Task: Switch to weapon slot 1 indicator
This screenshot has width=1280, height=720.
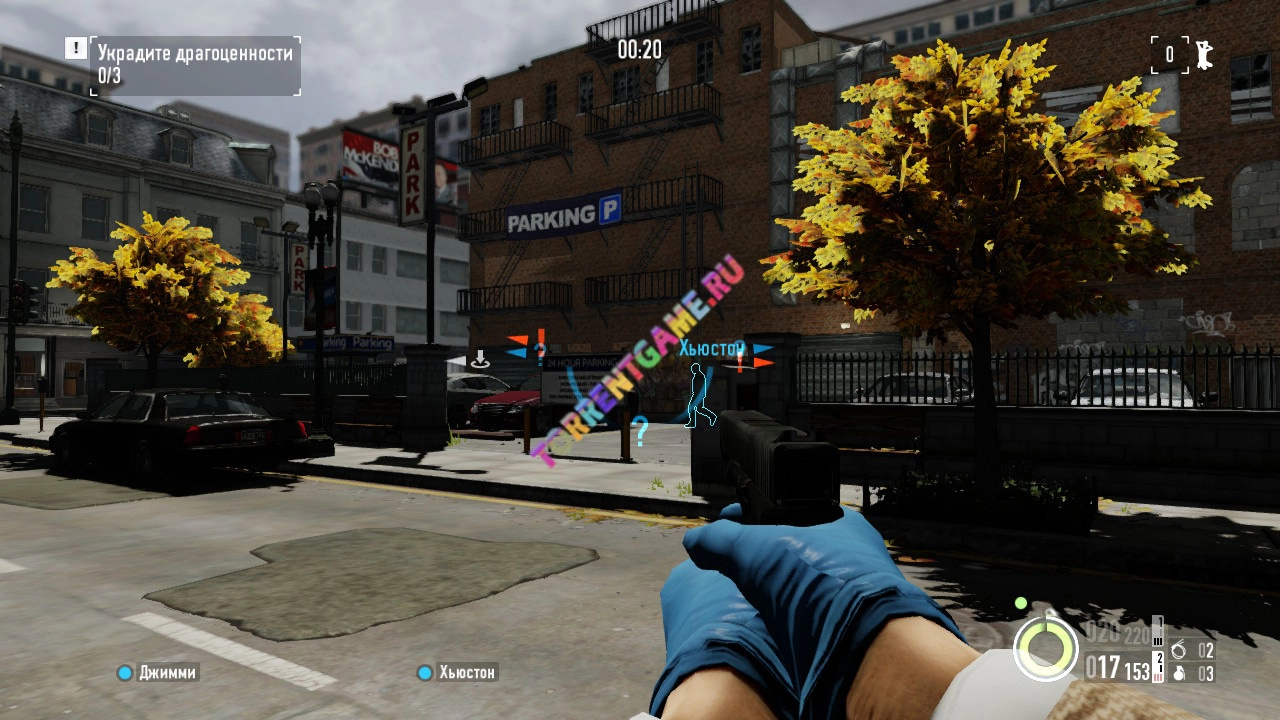Action: pos(1158,632)
